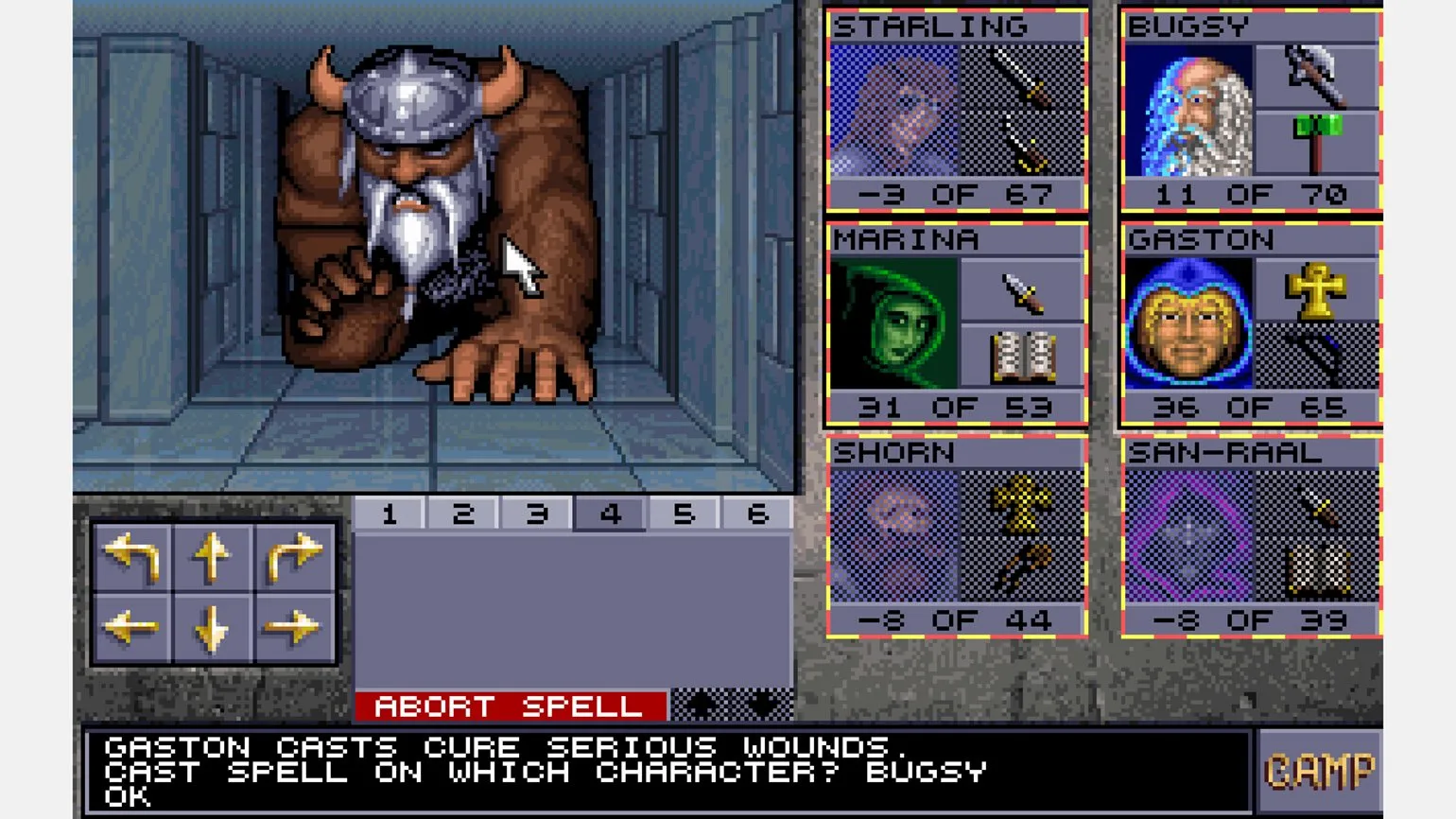Viewport: 1456px width, 819px height.
Task: Choose Bugsy's portrait as spell target
Action: pyautogui.click(x=1187, y=111)
